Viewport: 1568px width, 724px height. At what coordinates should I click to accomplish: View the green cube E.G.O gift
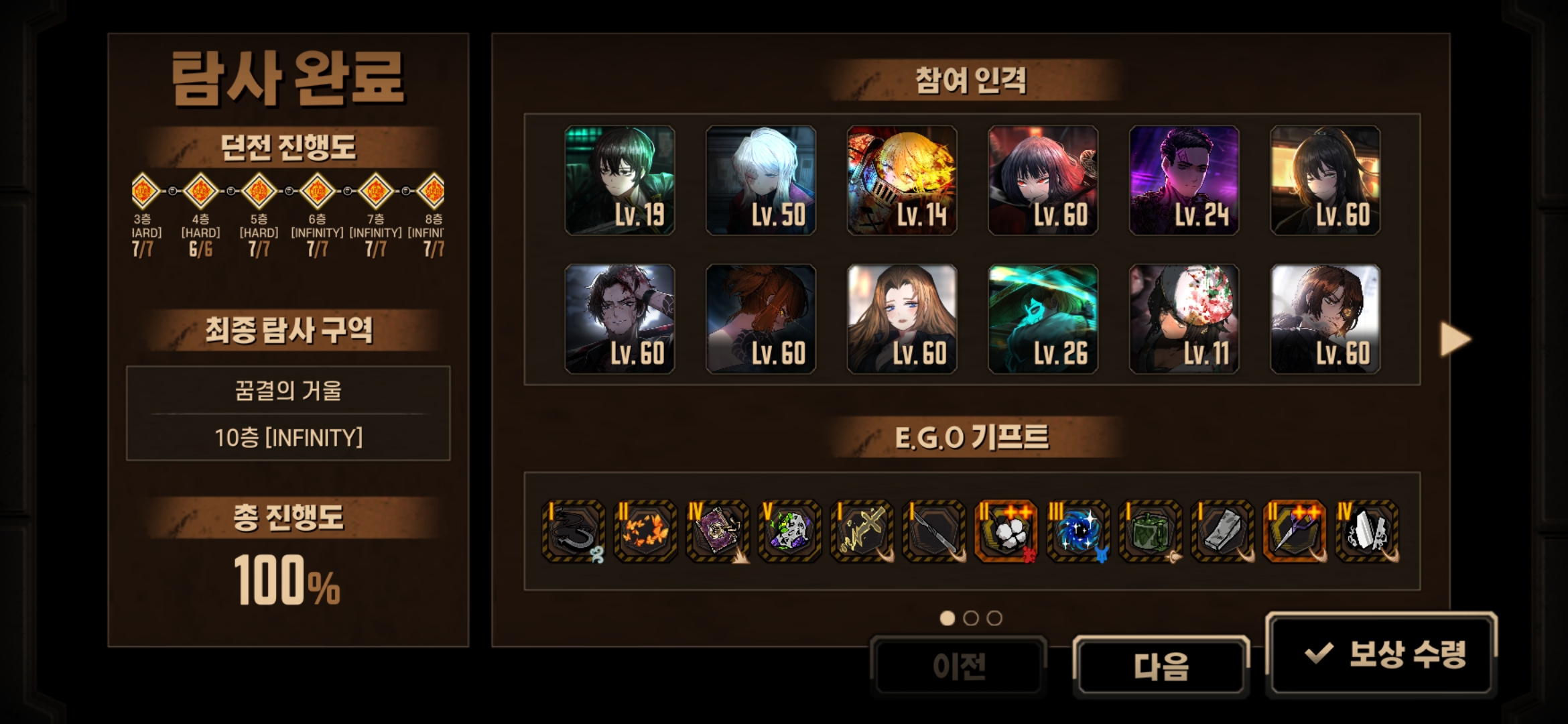click(1151, 531)
